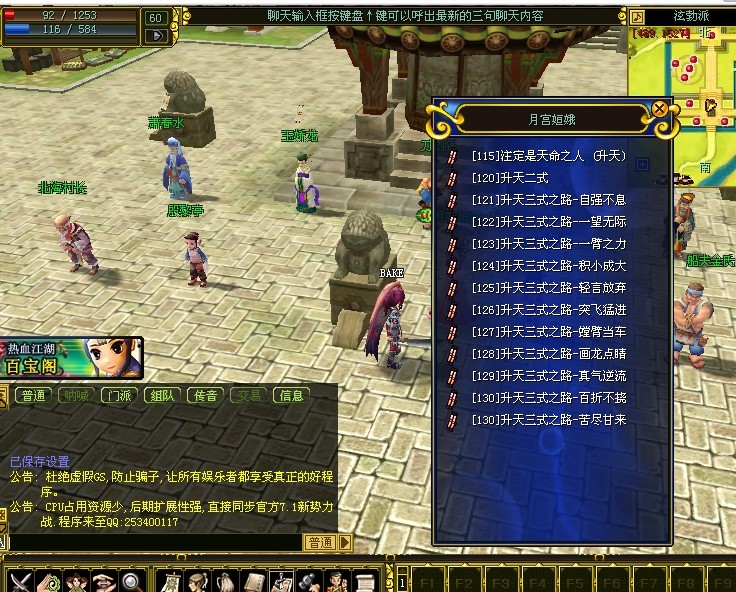Image resolution: width=736 pixels, height=592 pixels.
Task: Choose quest [127]升天三式之路-螳臂当车
Action: [548, 332]
